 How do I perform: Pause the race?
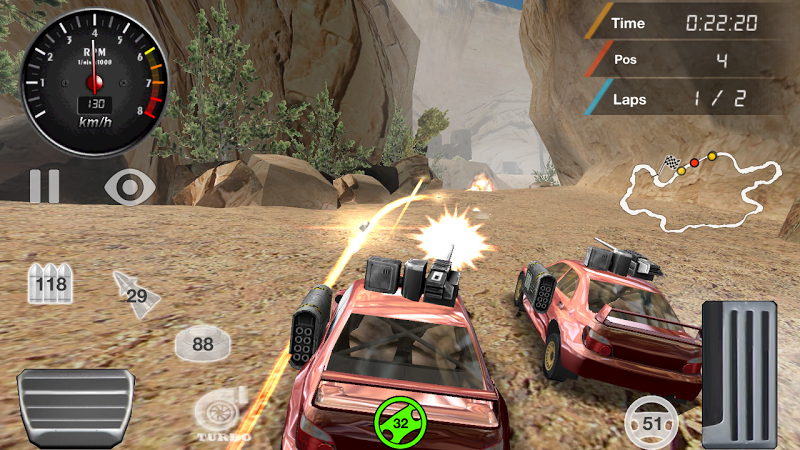(x=44, y=186)
